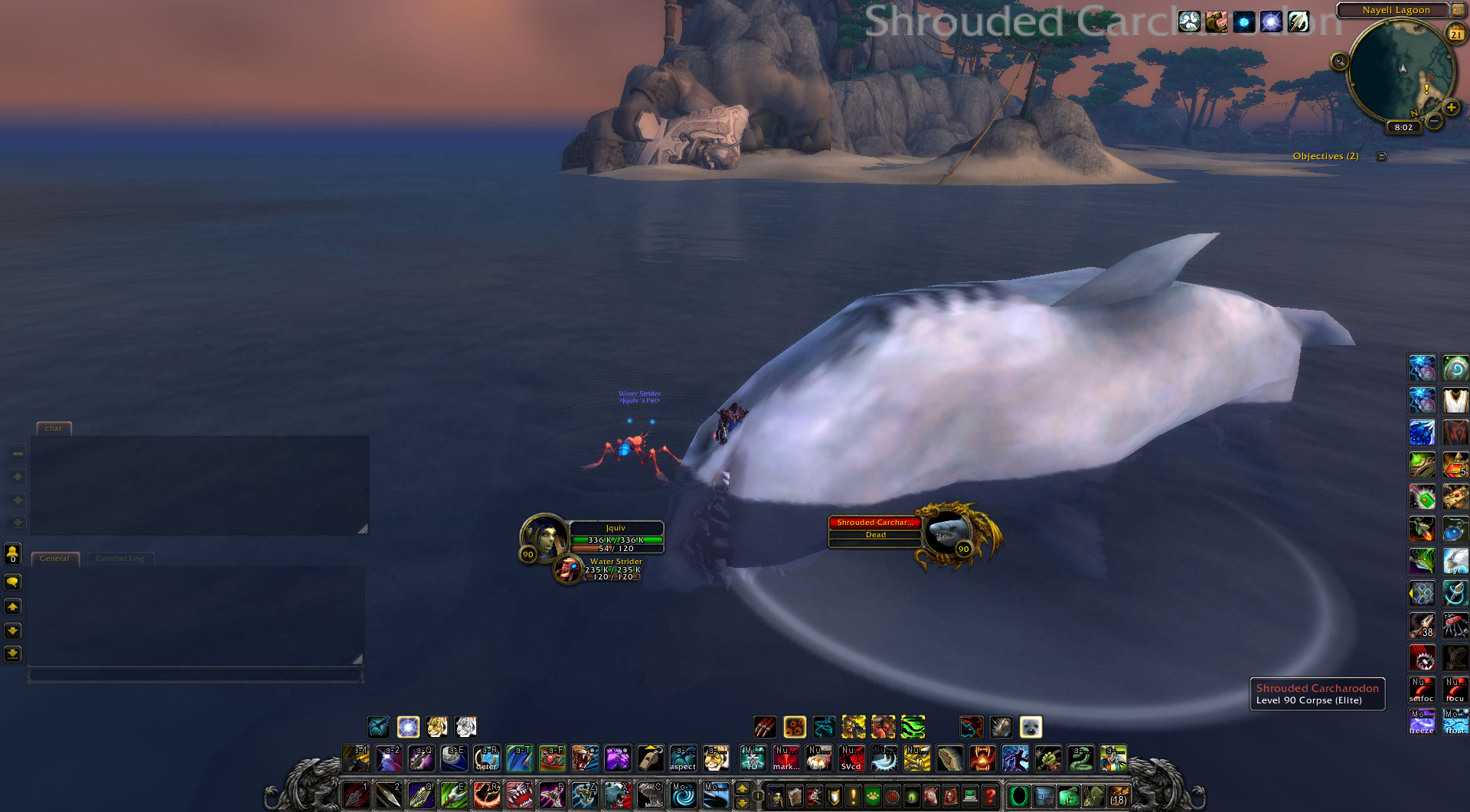Click the minimap zoom-out minus button
1470x812 pixels.
(1435, 121)
